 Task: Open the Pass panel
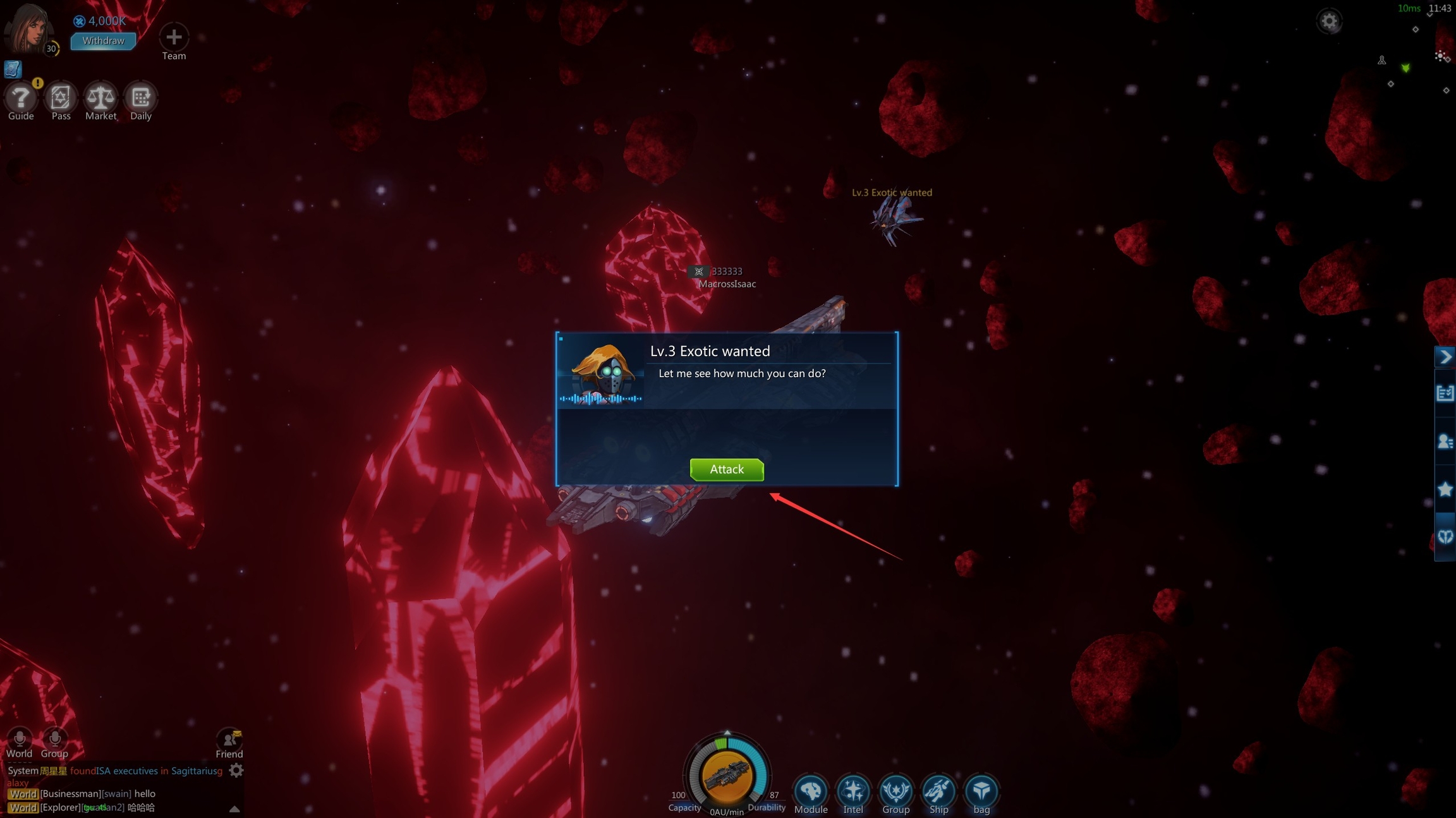pyautogui.click(x=61, y=98)
